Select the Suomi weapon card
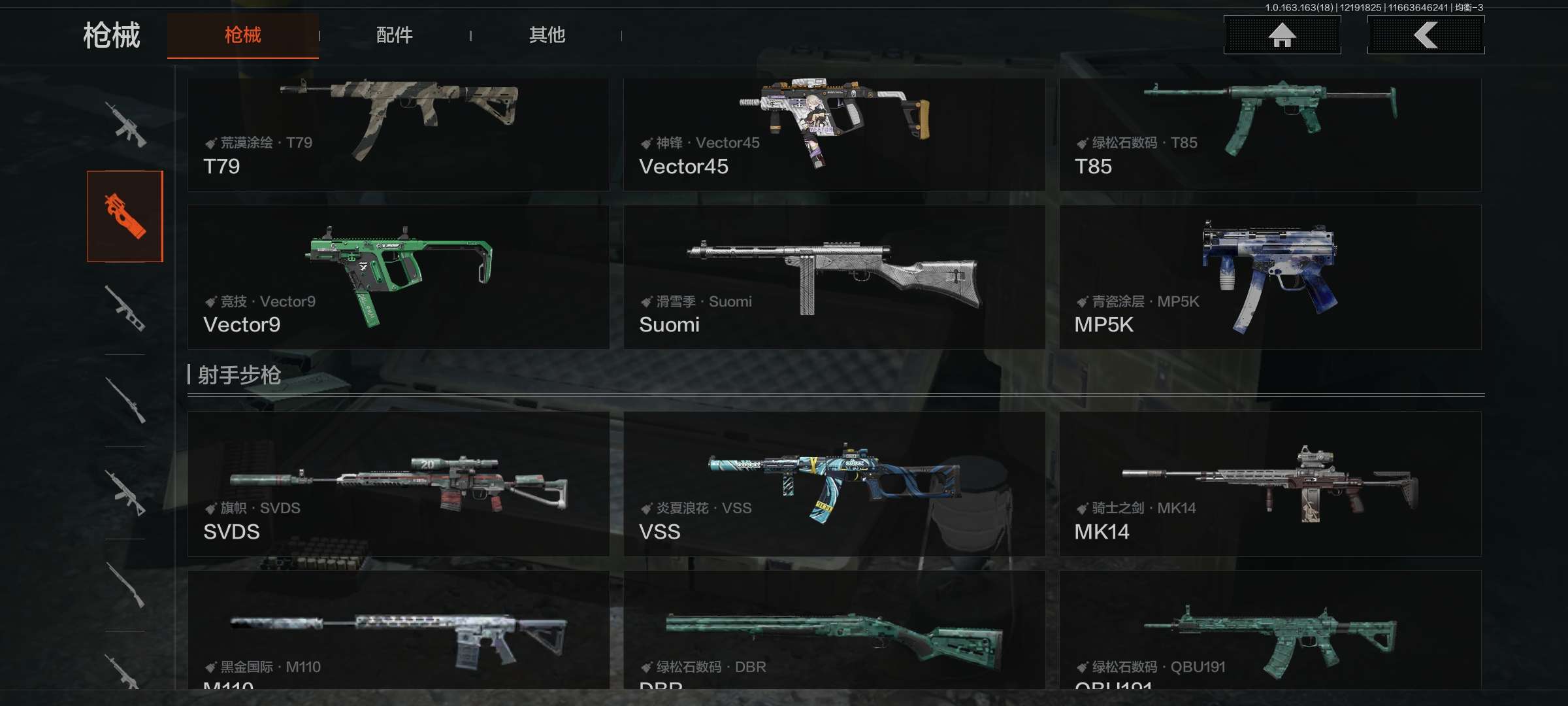This screenshot has height=706, width=1568. click(834, 277)
